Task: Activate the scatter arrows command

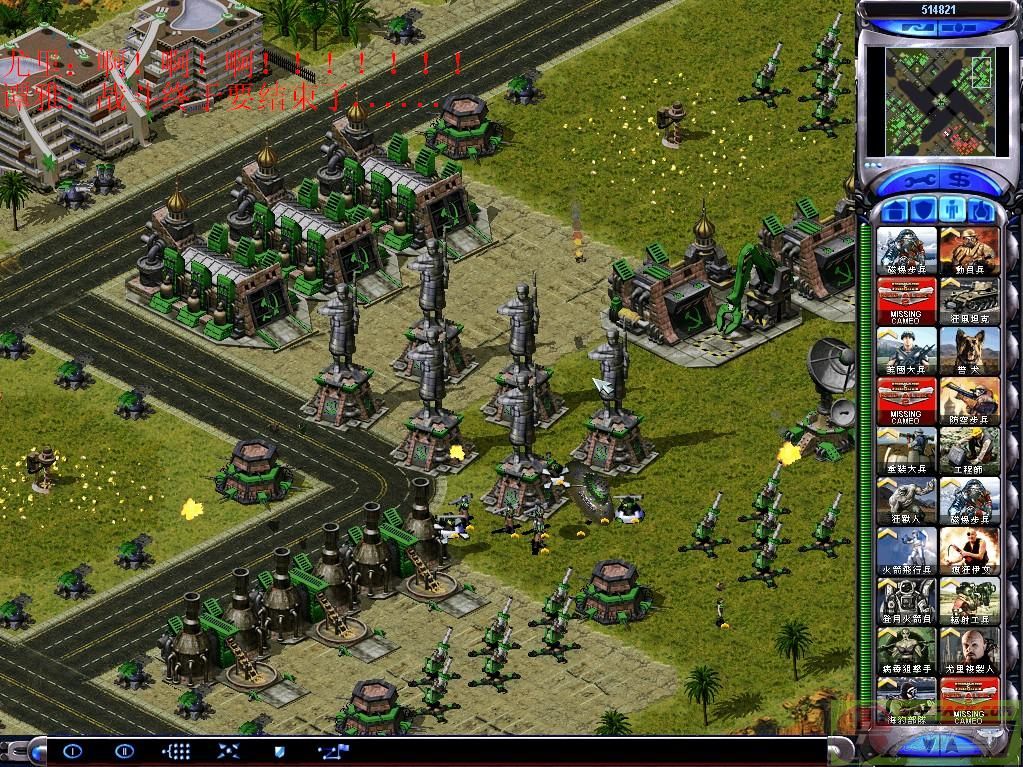Action: click(x=228, y=750)
